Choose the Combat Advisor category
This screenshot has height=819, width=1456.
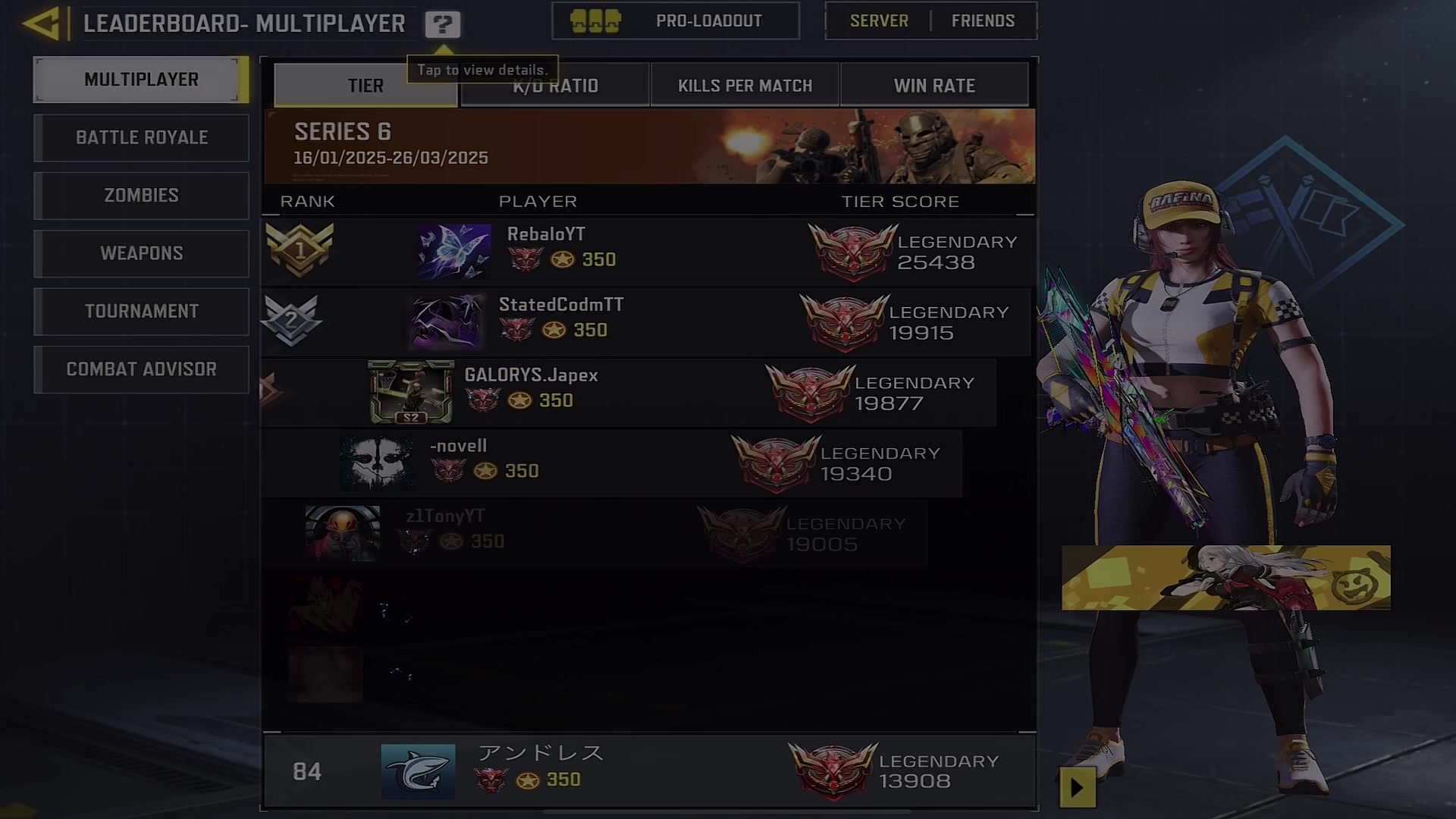click(141, 369)
